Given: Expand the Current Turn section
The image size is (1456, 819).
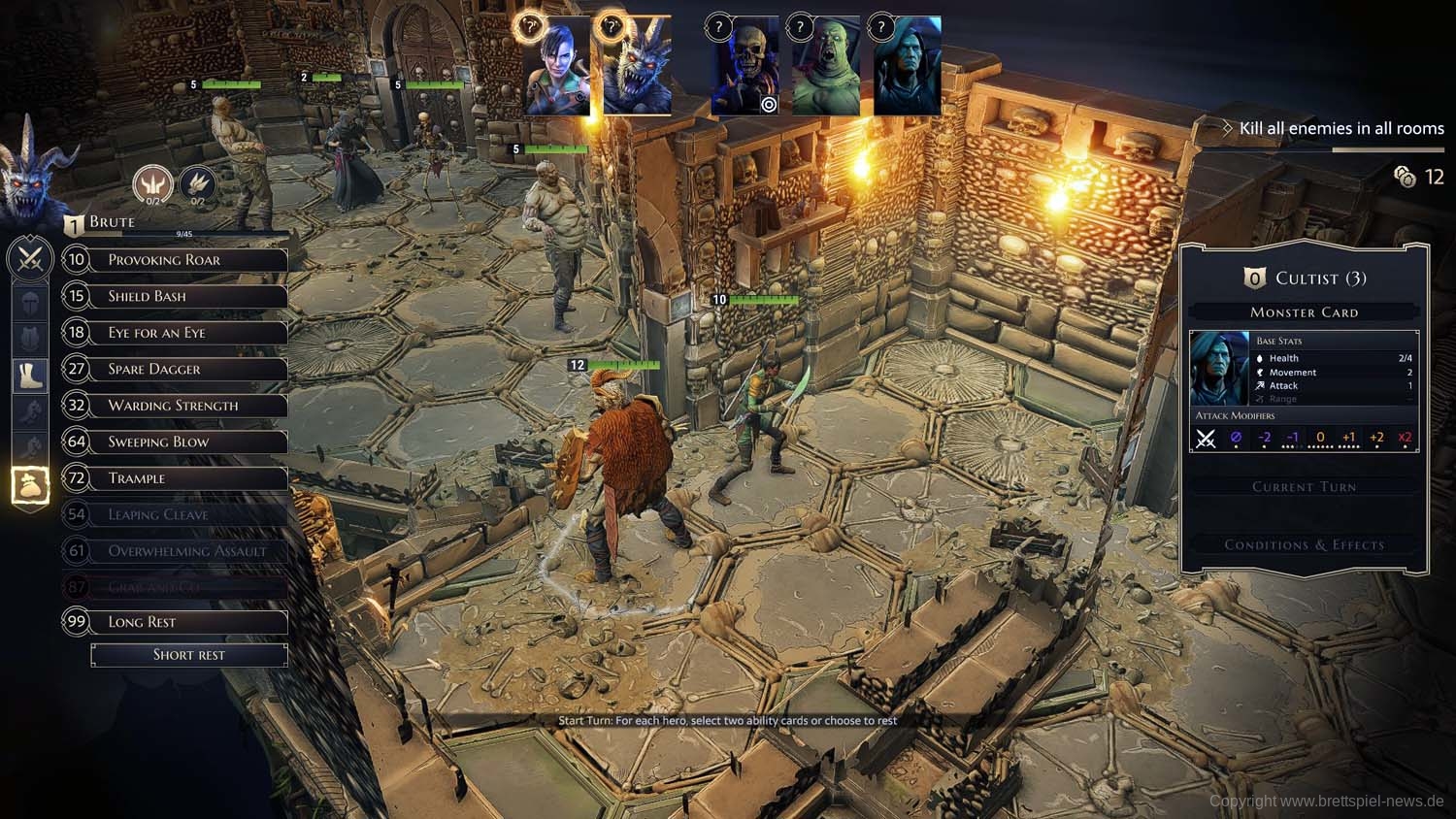Looking at the screenshot, I should click(x=1304, y=487).
